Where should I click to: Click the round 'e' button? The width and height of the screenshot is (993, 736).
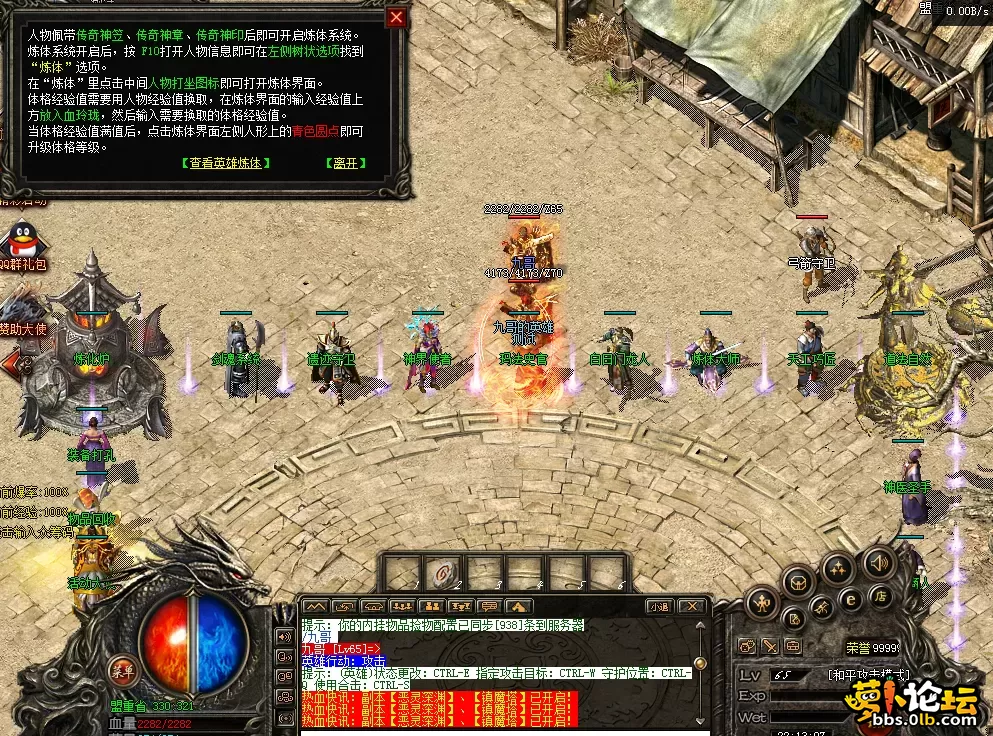pos(851,600)
